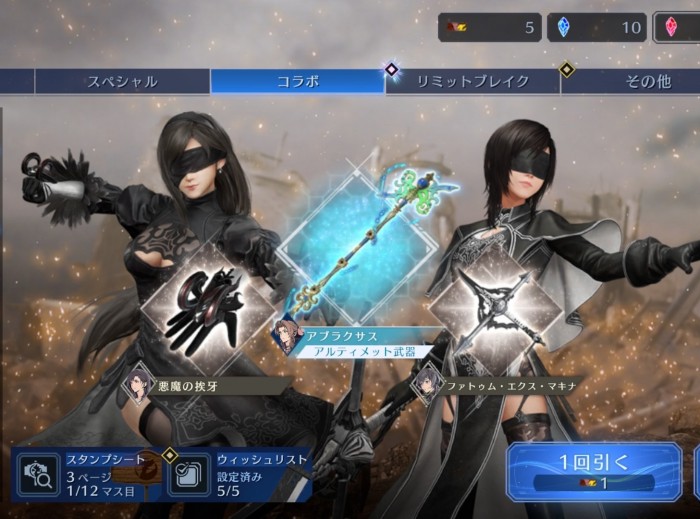This screenshot has width=700, height=519.
Task: Select the コラボ tab
Action: pos(297,81)
